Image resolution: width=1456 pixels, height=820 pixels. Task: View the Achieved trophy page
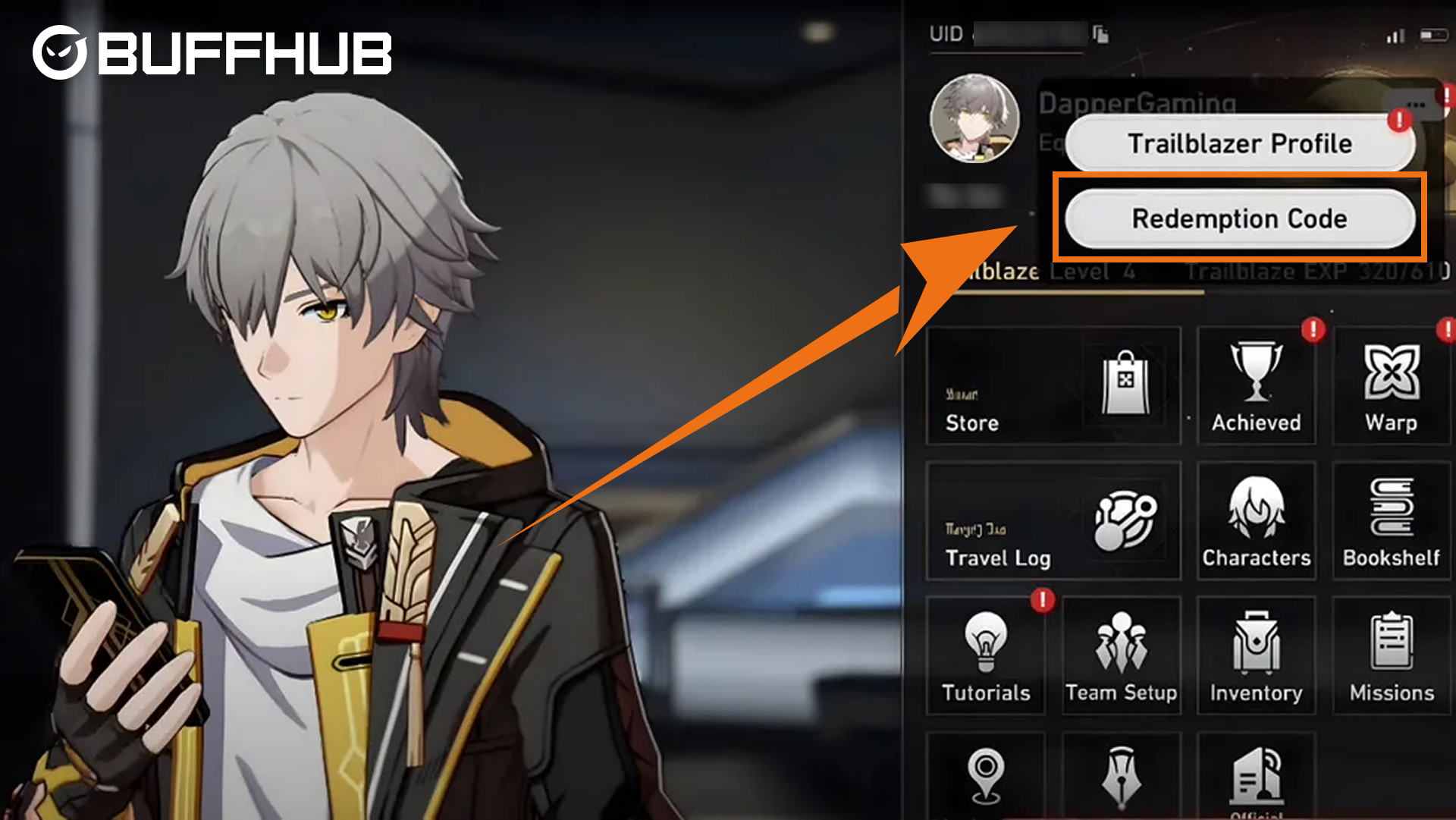1256,386
